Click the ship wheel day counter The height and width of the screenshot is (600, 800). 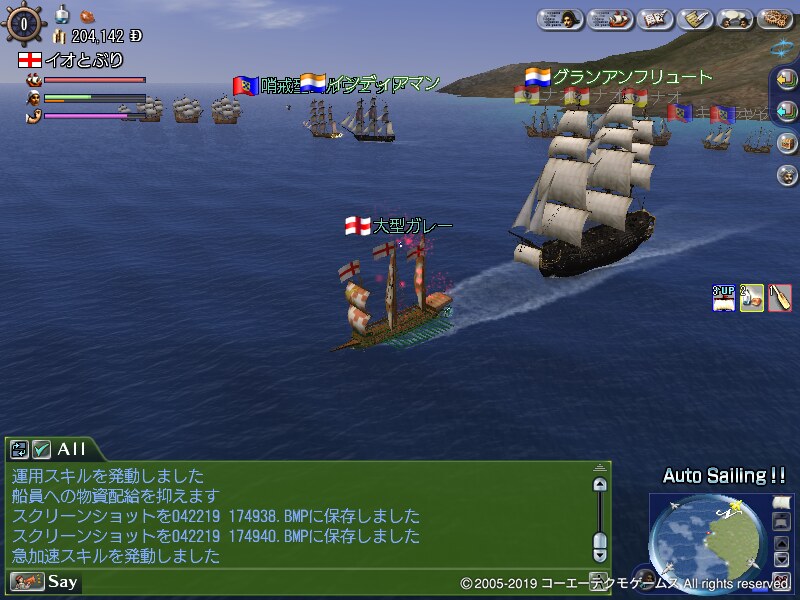click(x=22, y=22)
